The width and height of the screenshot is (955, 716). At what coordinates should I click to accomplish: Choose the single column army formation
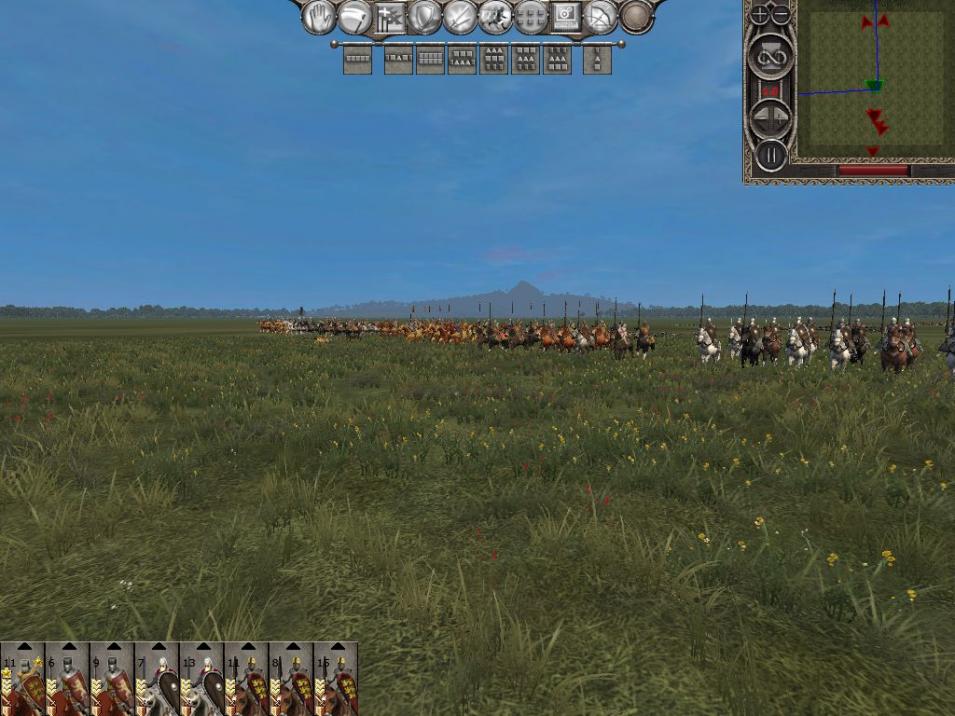tap(597, 61)
